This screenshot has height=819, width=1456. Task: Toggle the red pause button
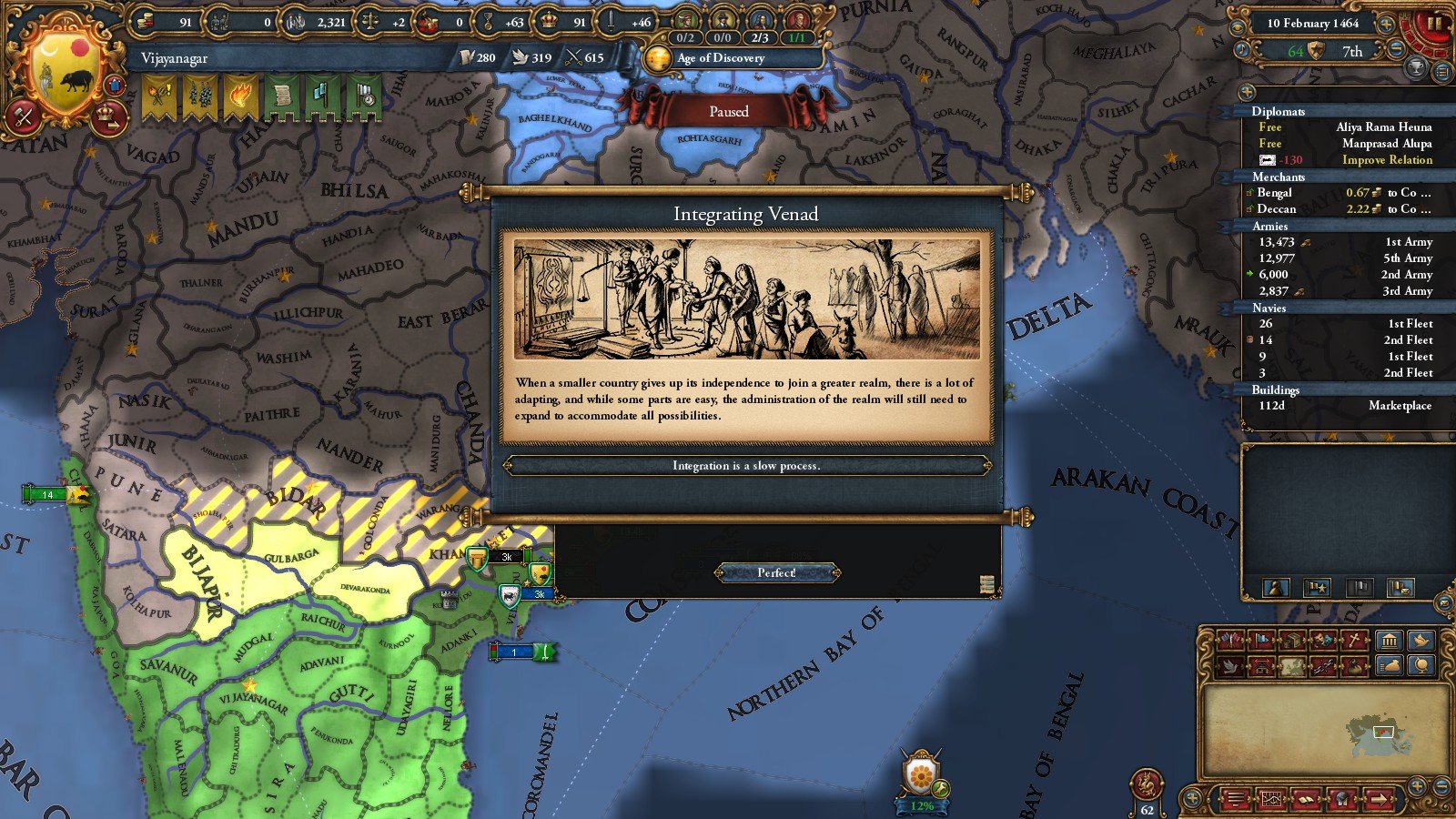[x=1435, y=24]
